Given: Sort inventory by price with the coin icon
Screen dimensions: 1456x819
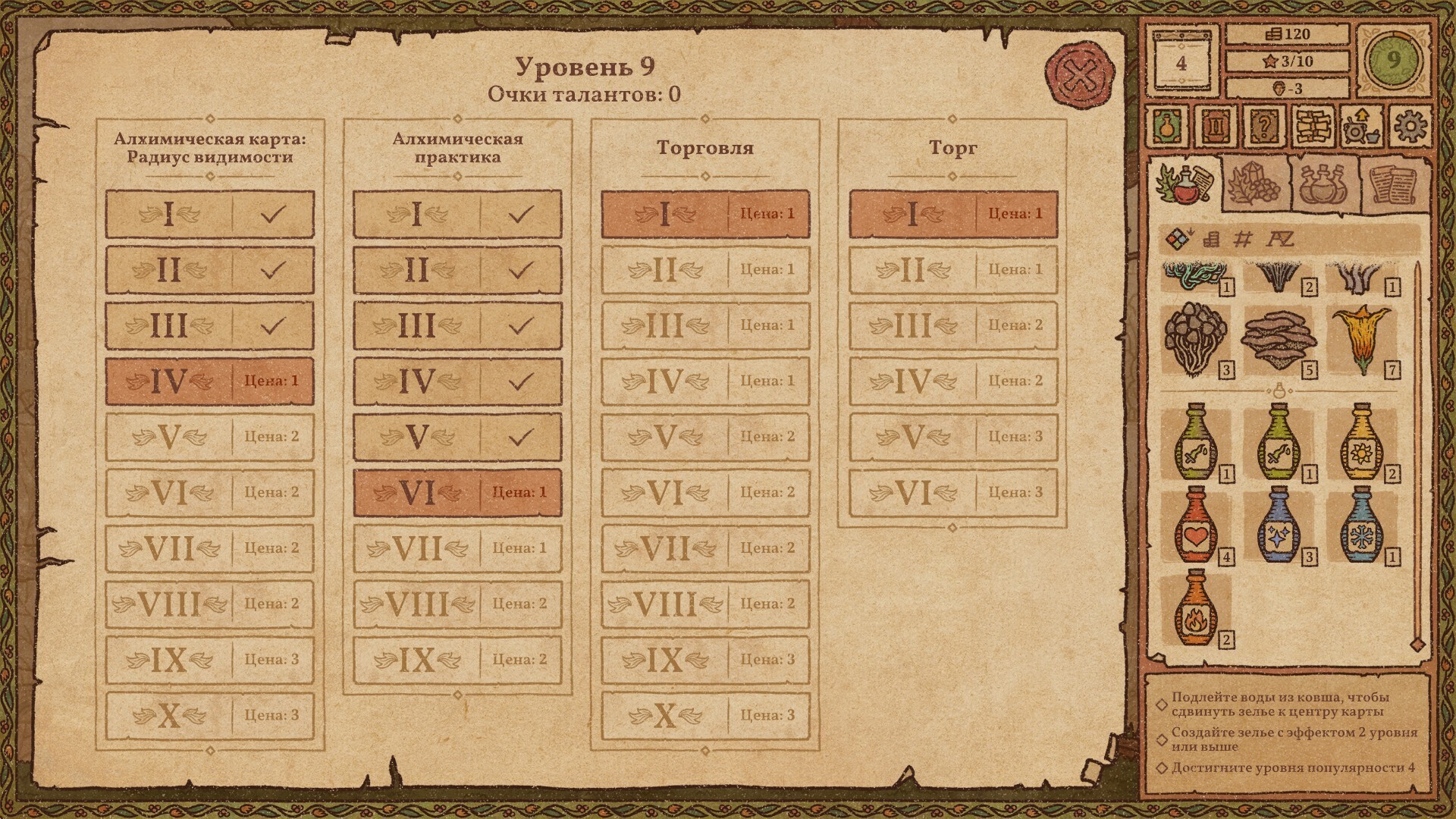Looking at the screenshot, I should [x=1211, y=239].
